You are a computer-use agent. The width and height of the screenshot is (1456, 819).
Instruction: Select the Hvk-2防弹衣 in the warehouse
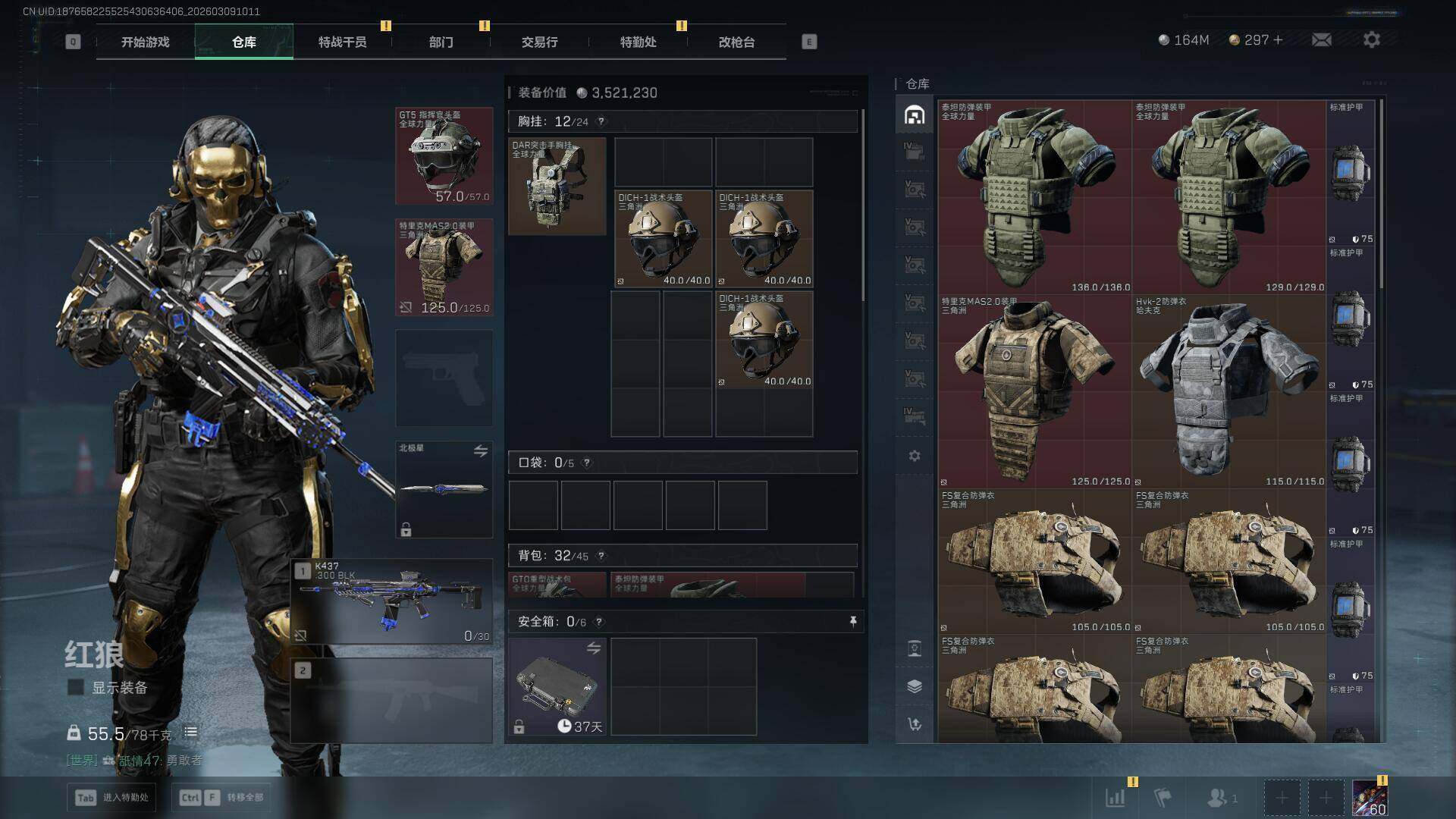click(1228, 391)
